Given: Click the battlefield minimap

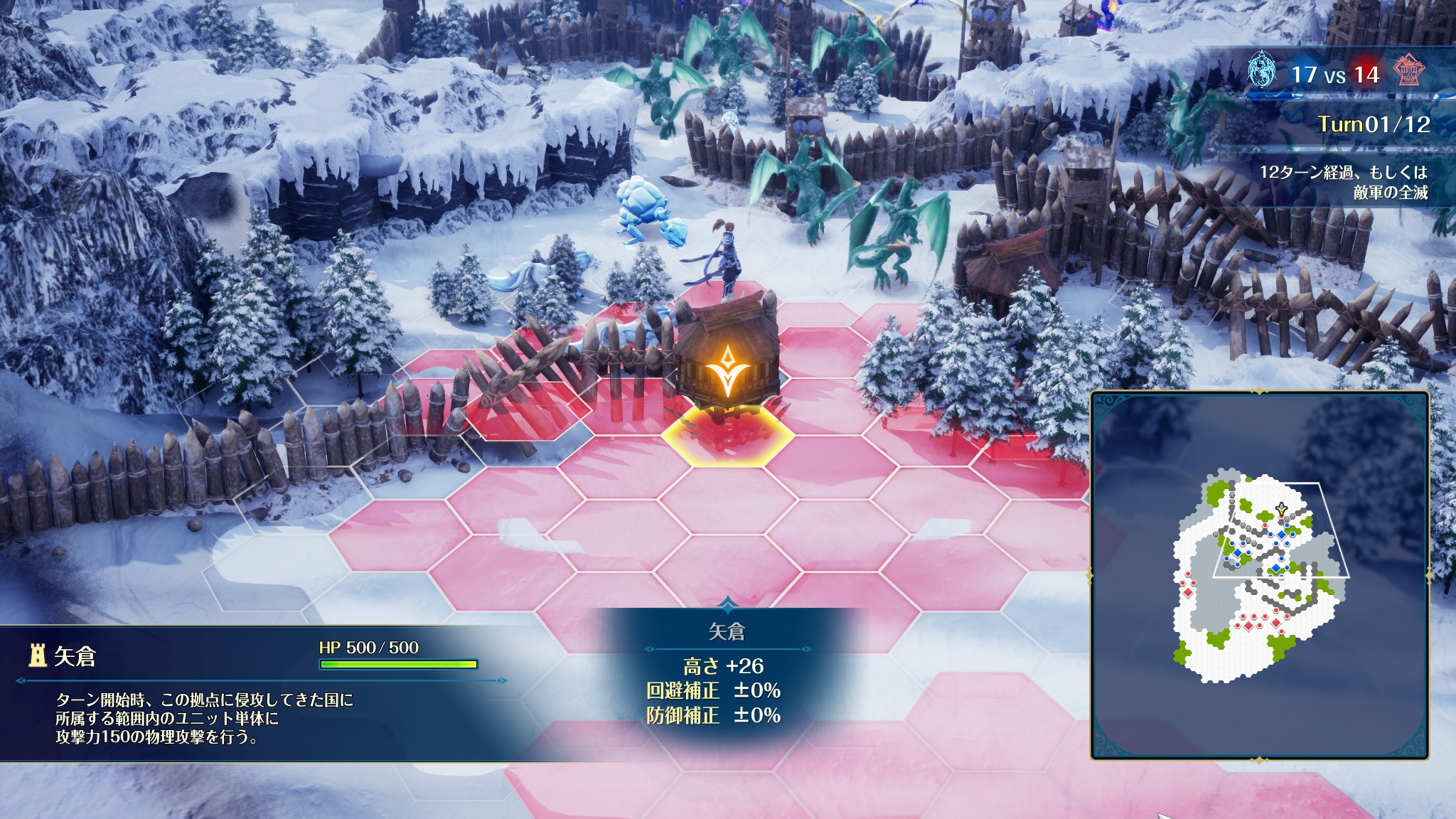Looking at the screenshot, I should (x=1259, y=576).
